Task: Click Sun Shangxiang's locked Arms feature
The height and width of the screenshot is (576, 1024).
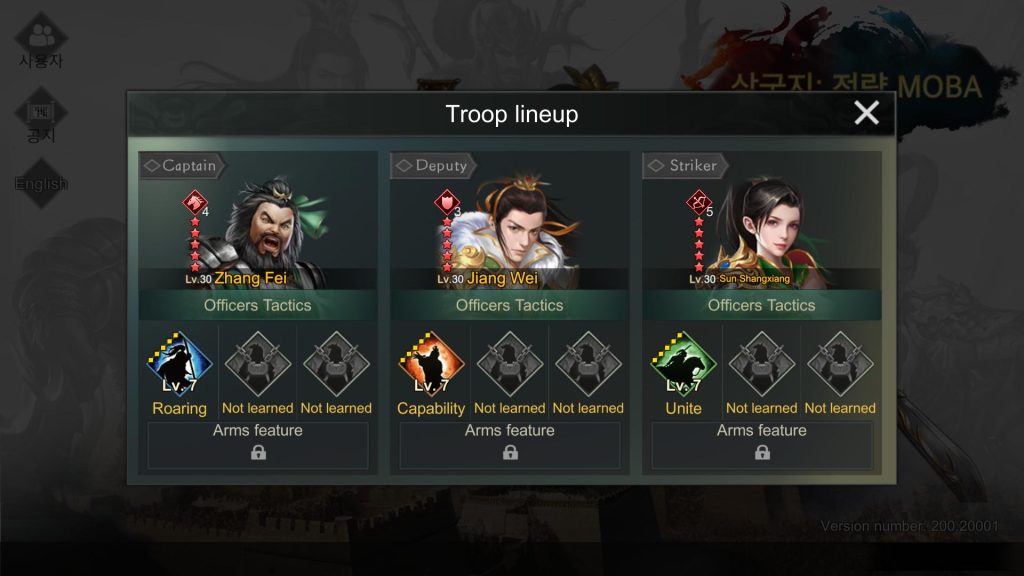Action: [762, 445]
